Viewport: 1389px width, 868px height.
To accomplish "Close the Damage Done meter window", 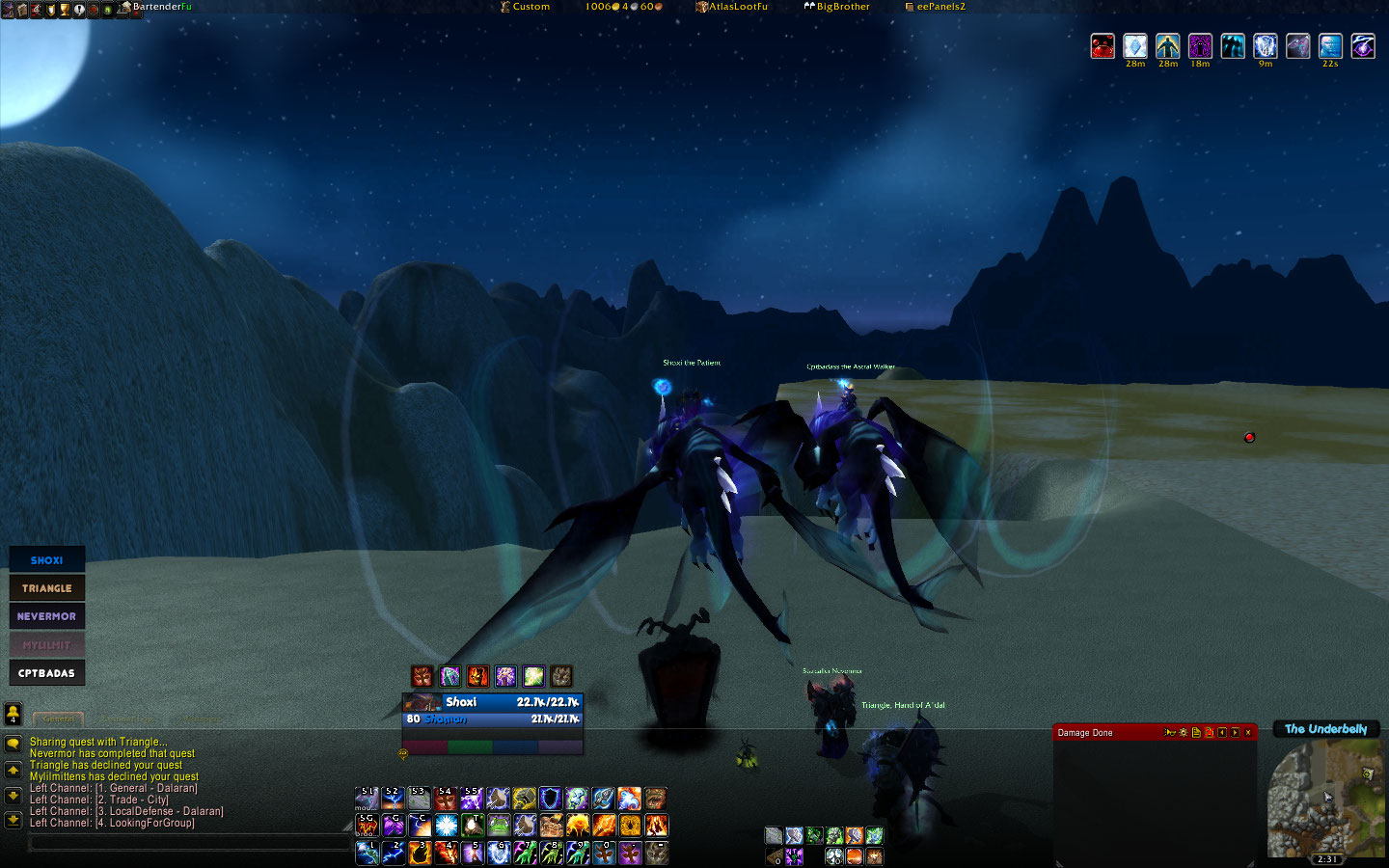I will [x=1248, y=733].
